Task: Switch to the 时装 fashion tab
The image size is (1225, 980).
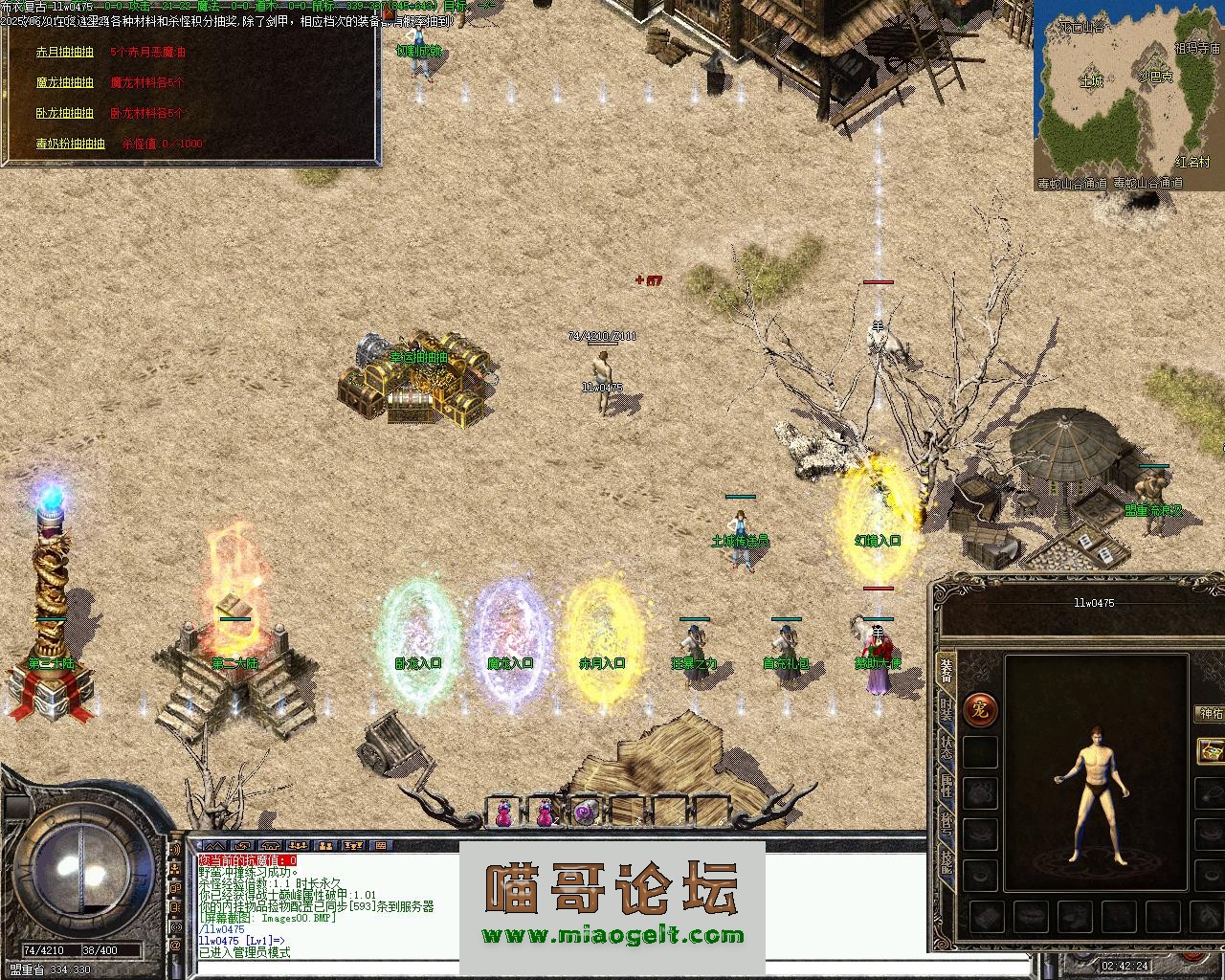Action: pos(946,709)
